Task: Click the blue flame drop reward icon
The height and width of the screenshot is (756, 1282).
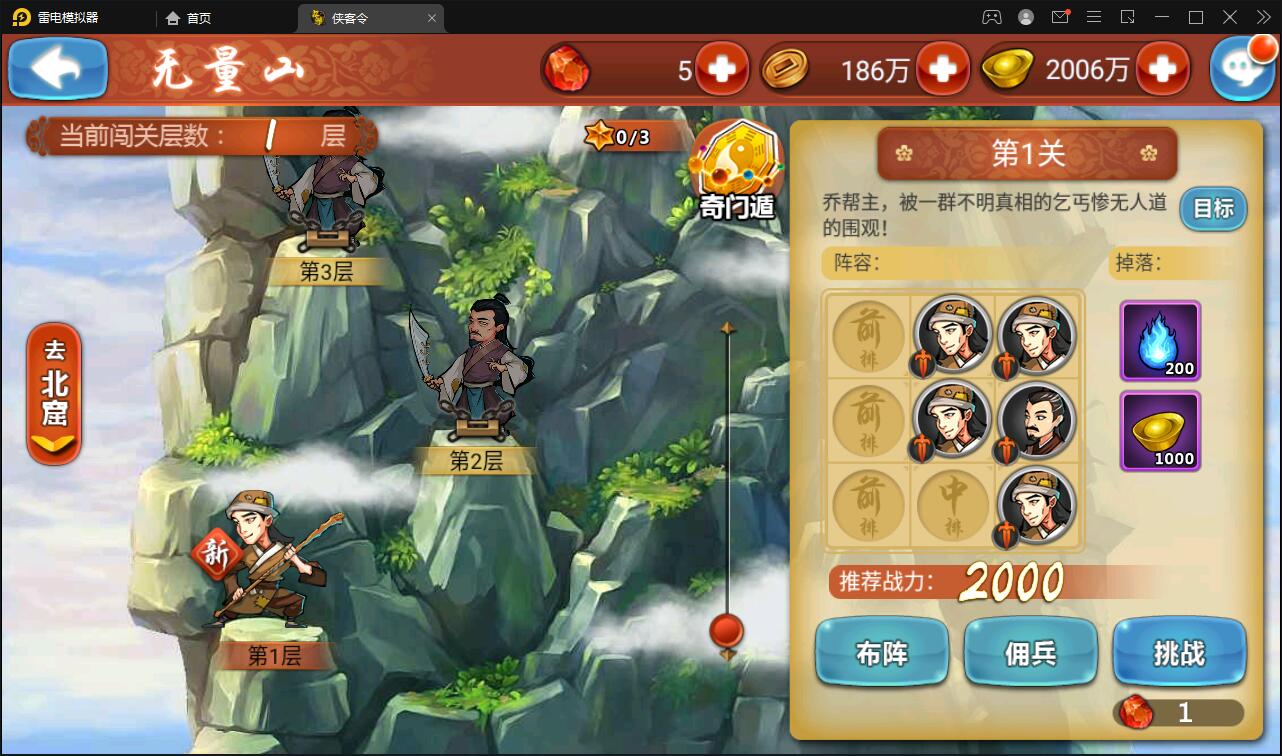Action: 1160,341
